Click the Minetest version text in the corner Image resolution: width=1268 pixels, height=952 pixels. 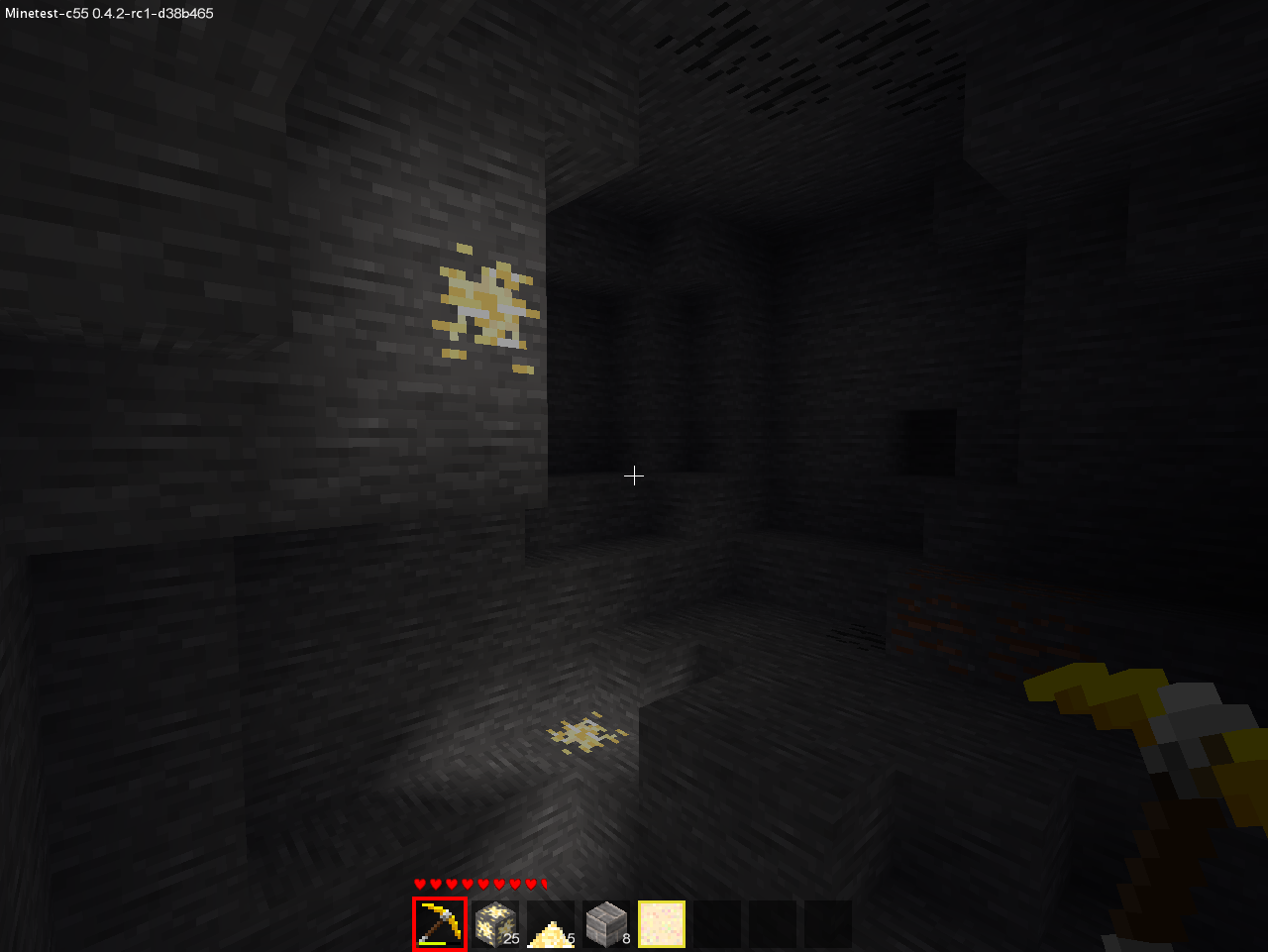click(x=109, y=14)
